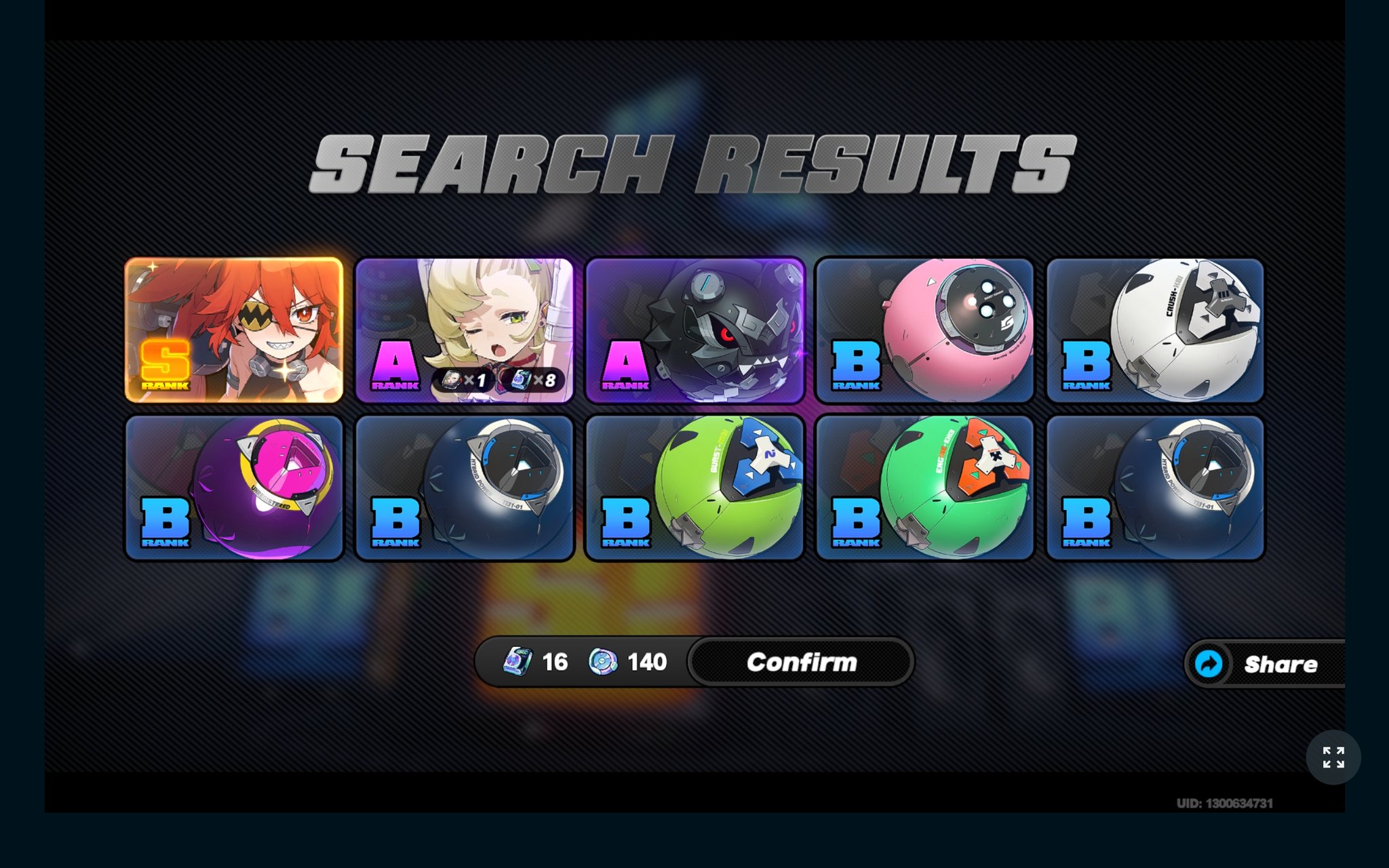
Task: Click the fullscreen expand icon bottom right
Action: [x=1335, y=758]
